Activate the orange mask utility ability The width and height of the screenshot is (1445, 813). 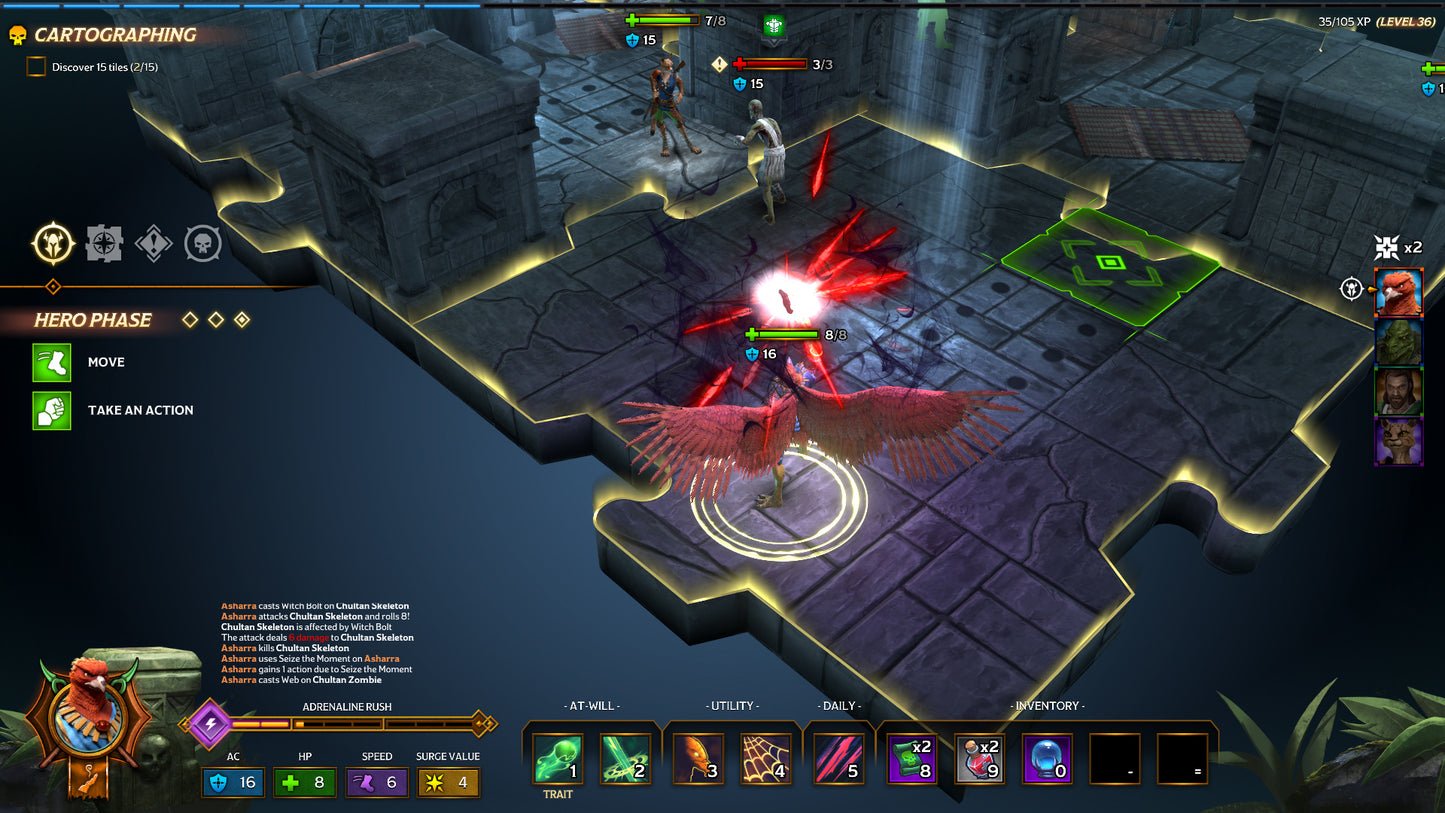tap(698, 758)
